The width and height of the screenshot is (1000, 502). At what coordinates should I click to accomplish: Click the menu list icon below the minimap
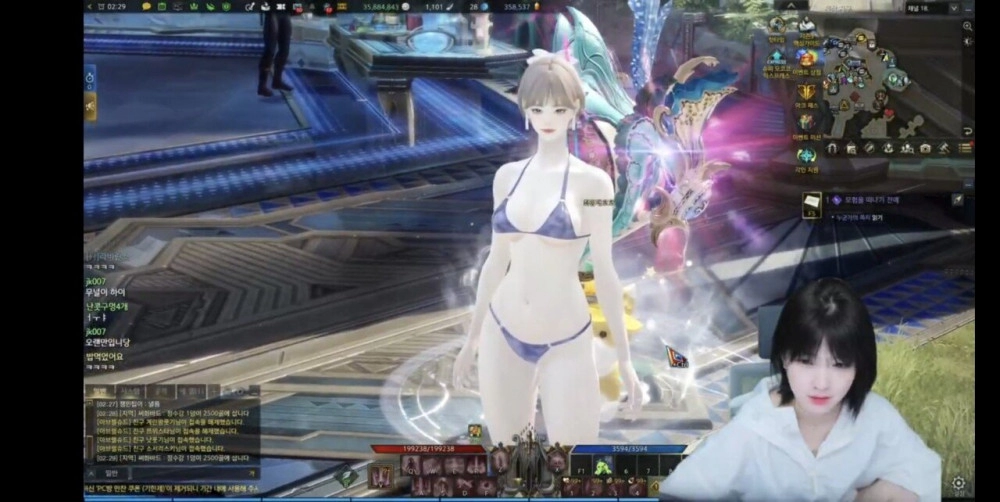[966, 148]
